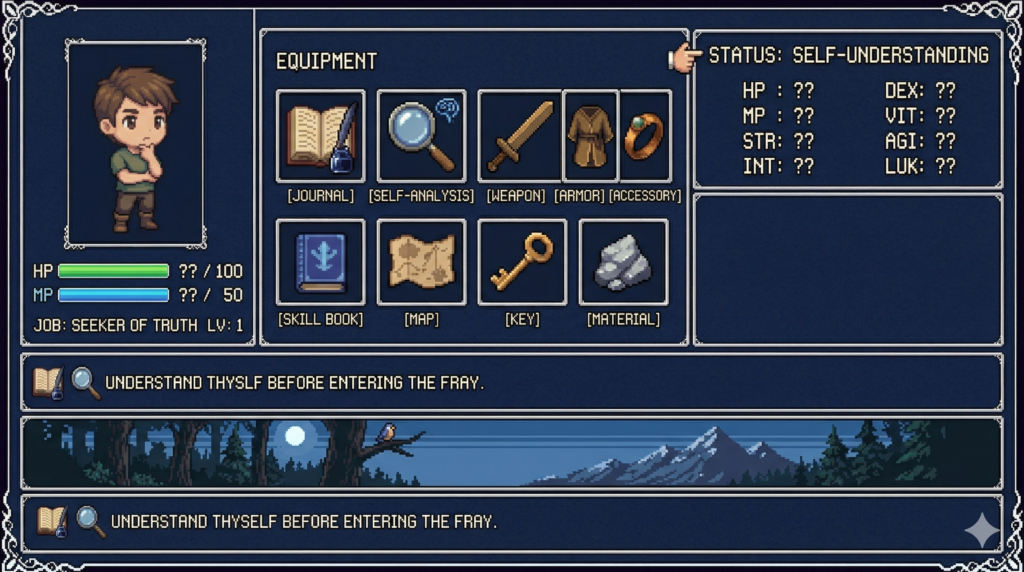Open the blue Skill Book slot
1024x572 pixels.
[320, 262]
